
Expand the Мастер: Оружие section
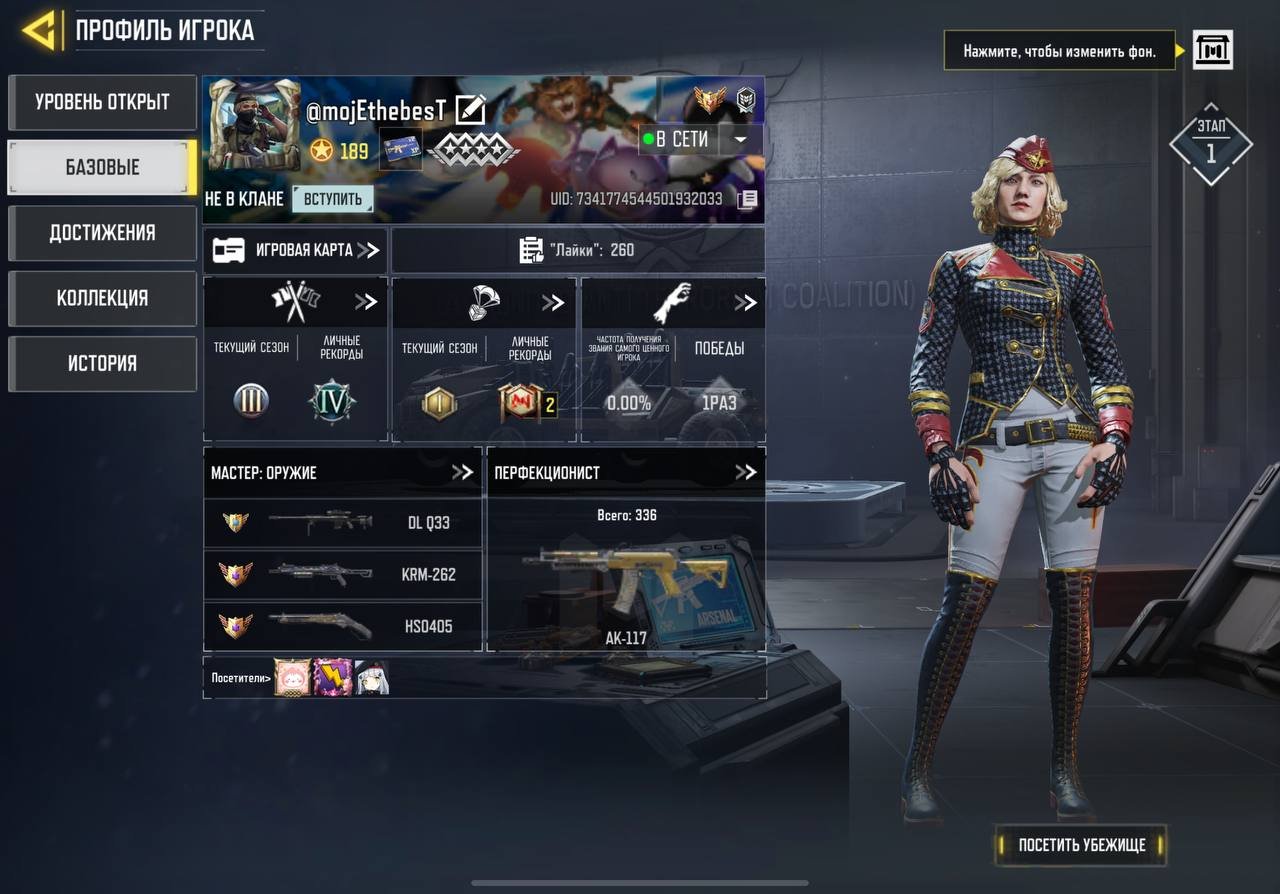(x=461, y=472)
